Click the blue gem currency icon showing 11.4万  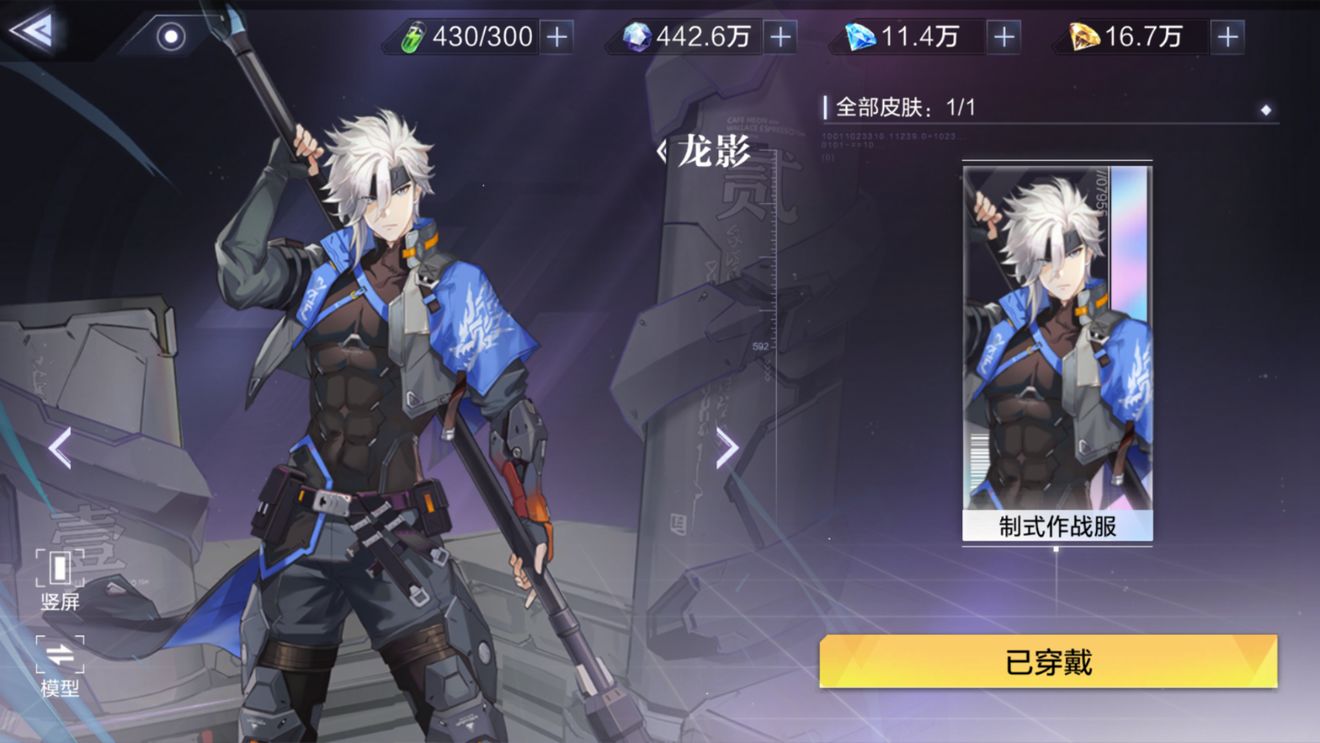(863, 36)
